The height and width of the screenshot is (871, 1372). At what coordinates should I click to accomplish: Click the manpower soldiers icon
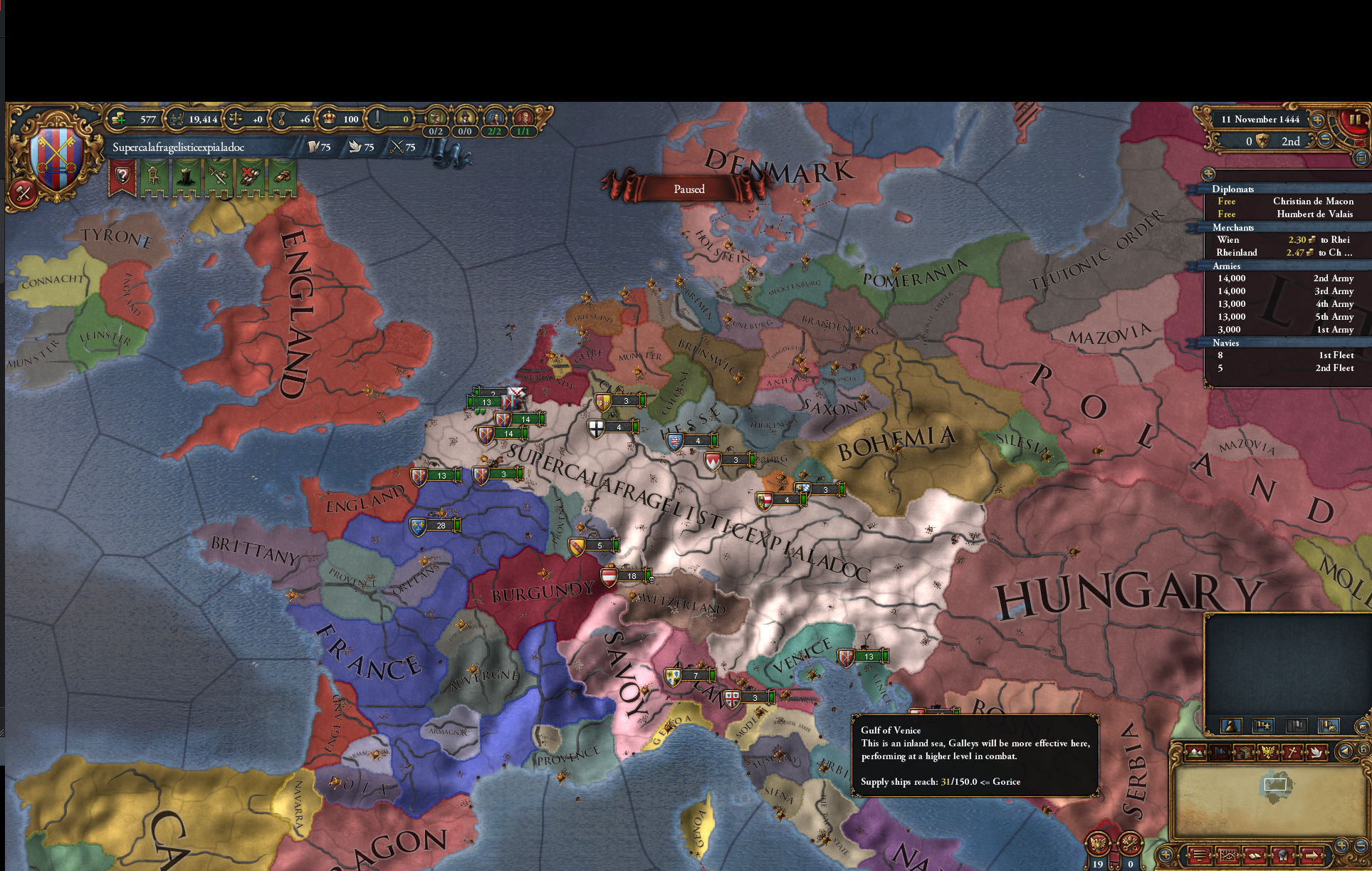tap(178, 119)
